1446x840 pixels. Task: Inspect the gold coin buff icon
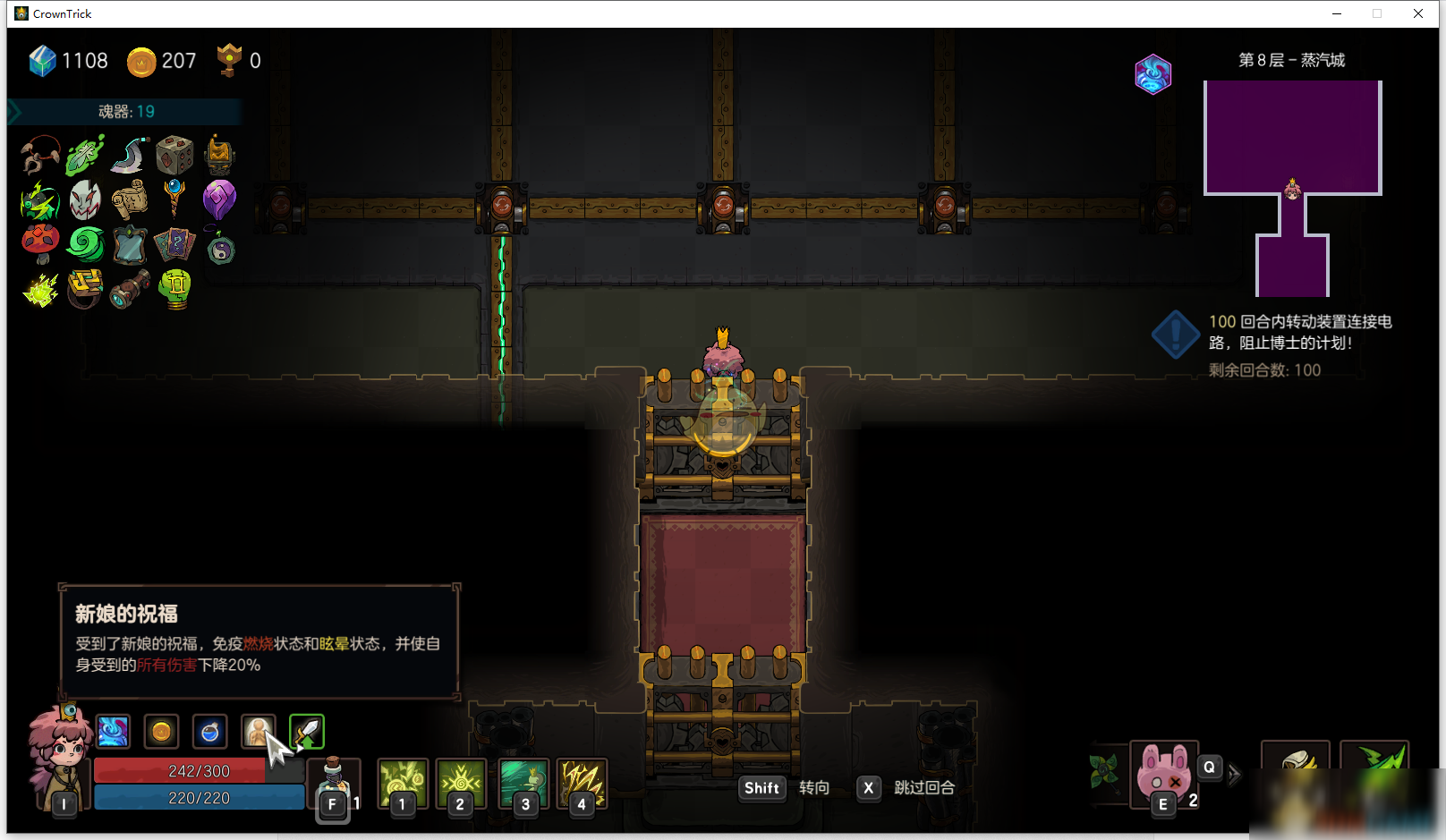pos(161,732)
